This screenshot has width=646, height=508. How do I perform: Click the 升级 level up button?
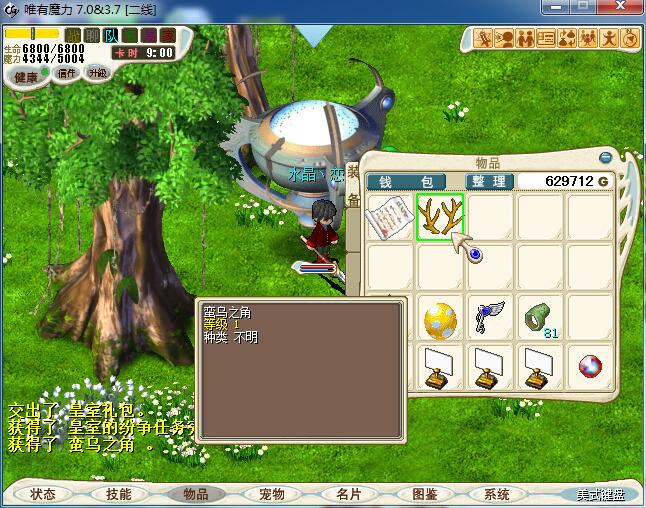97,73
